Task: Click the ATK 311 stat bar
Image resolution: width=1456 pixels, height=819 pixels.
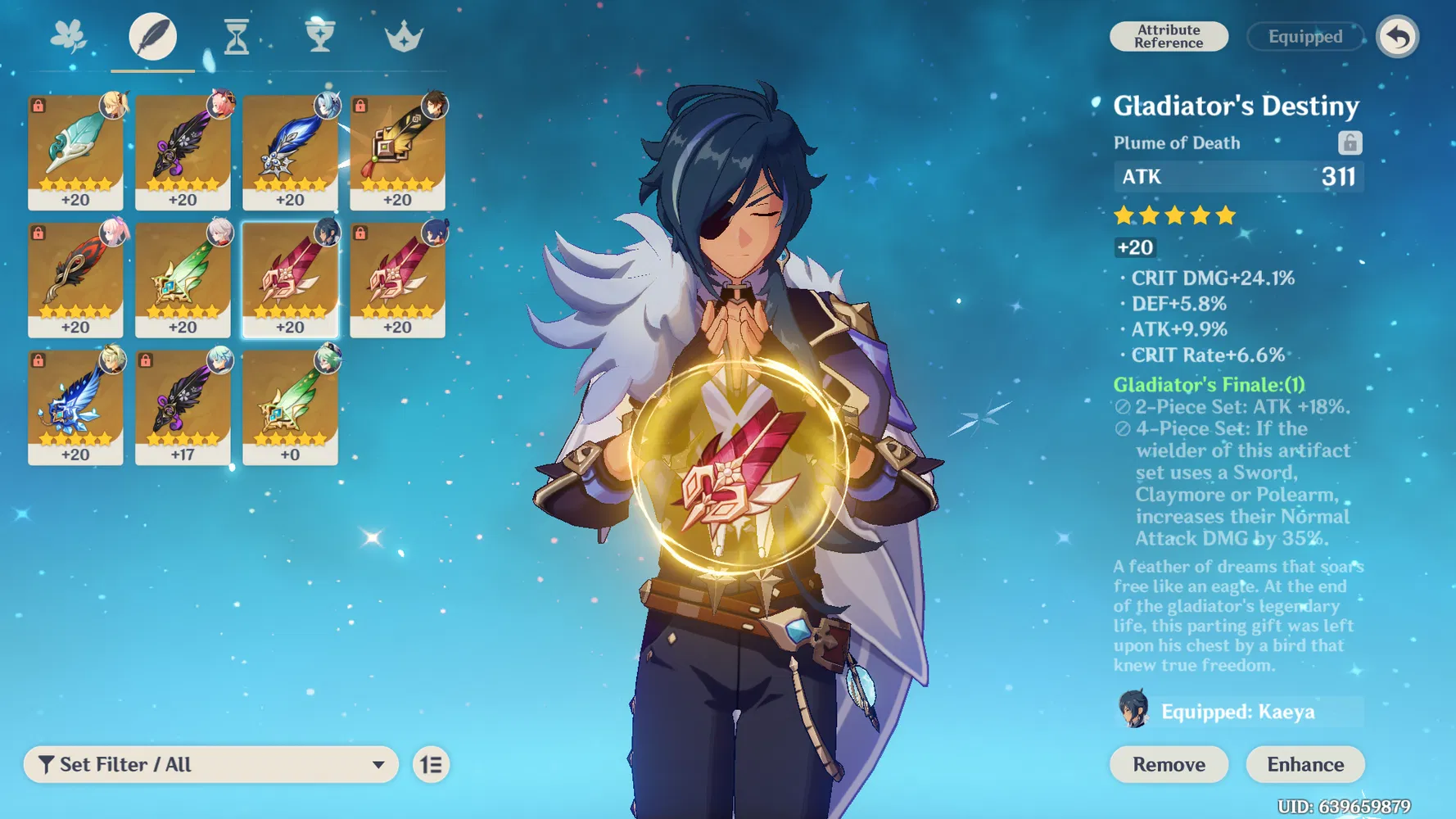Action: click(x=1237, y=176)
